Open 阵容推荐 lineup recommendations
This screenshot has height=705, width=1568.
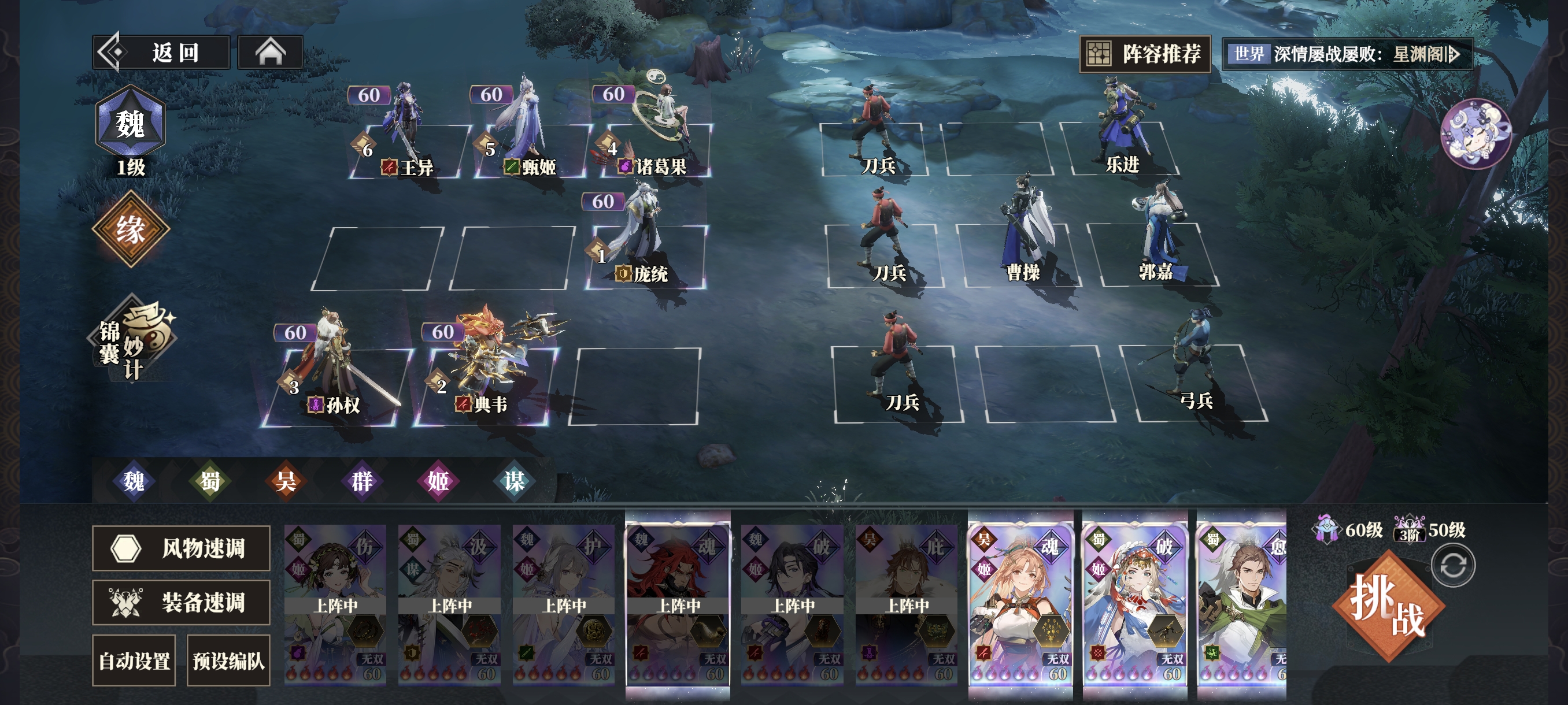[x=1145, y=54]
